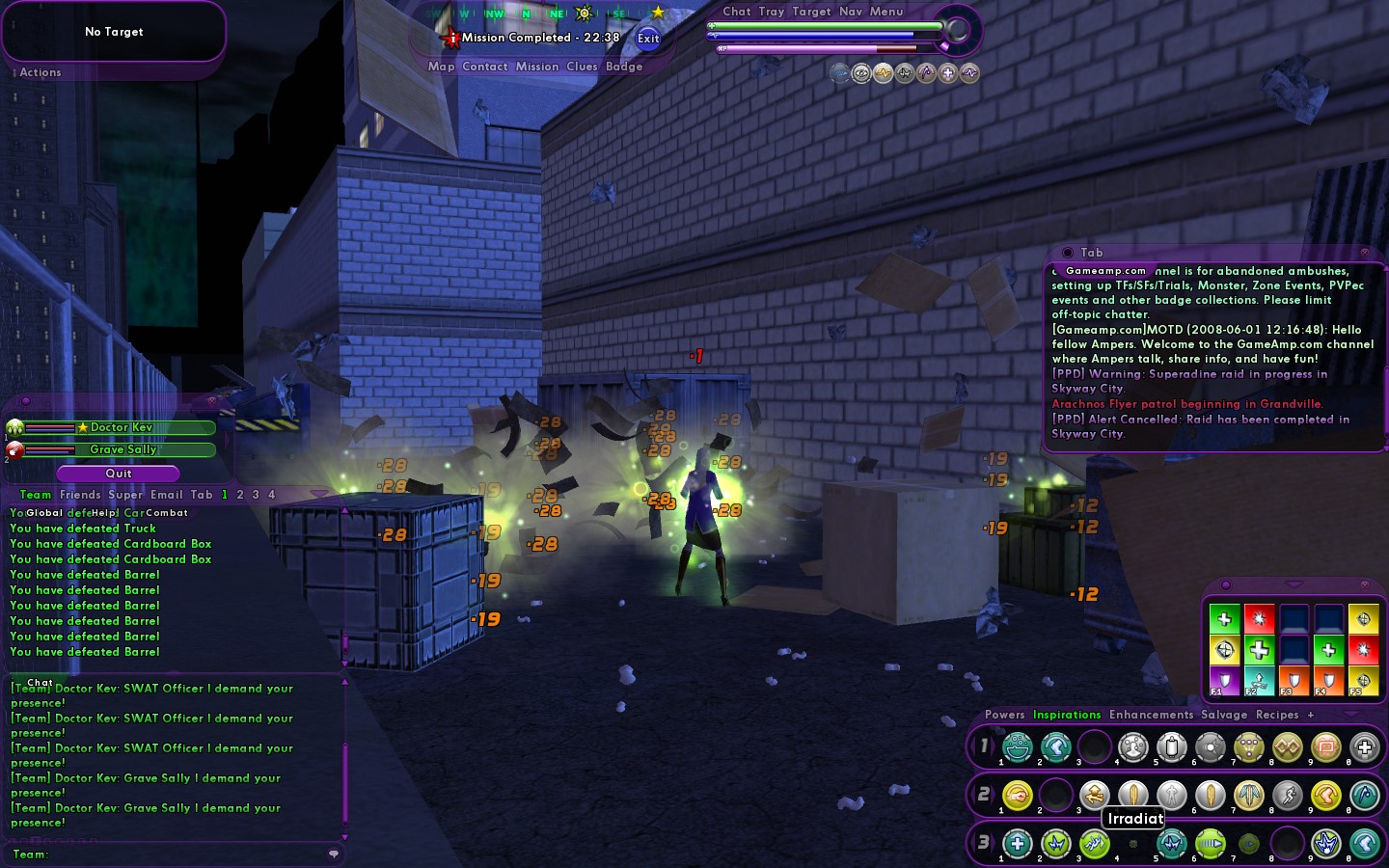Open the main Menu
The image size is (1389, 868).
coord(886,12)
